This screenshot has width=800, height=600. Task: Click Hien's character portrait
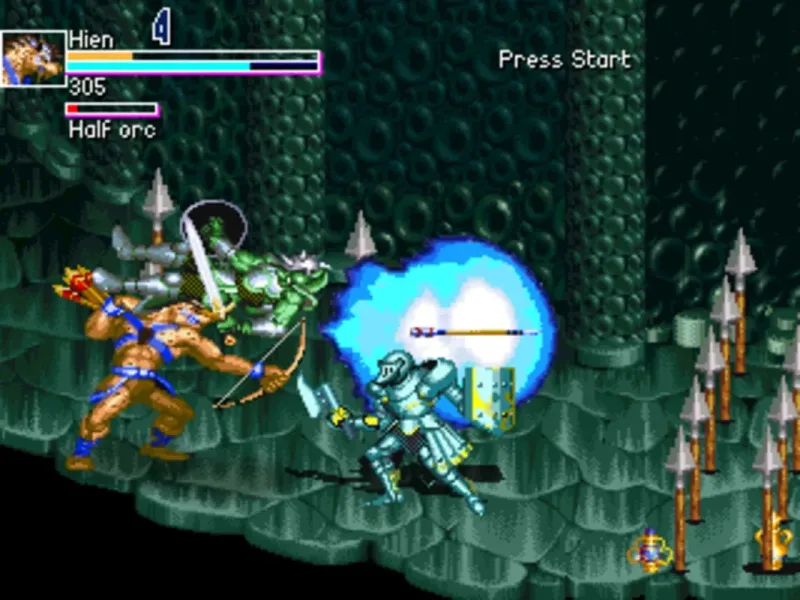pyautogui.click(x=33, y=58)
